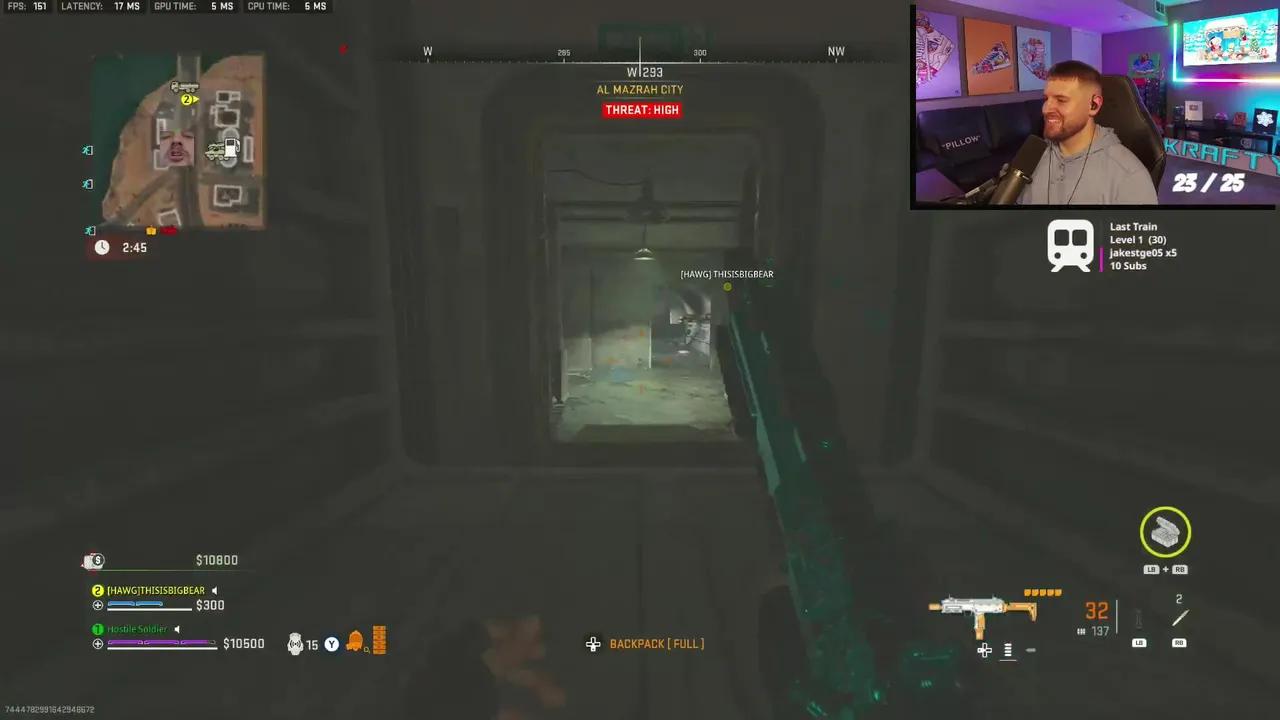
Task: Toggle the chevron beside THISISBIGBEAR nameplate
Action: (x=213, y=590)
